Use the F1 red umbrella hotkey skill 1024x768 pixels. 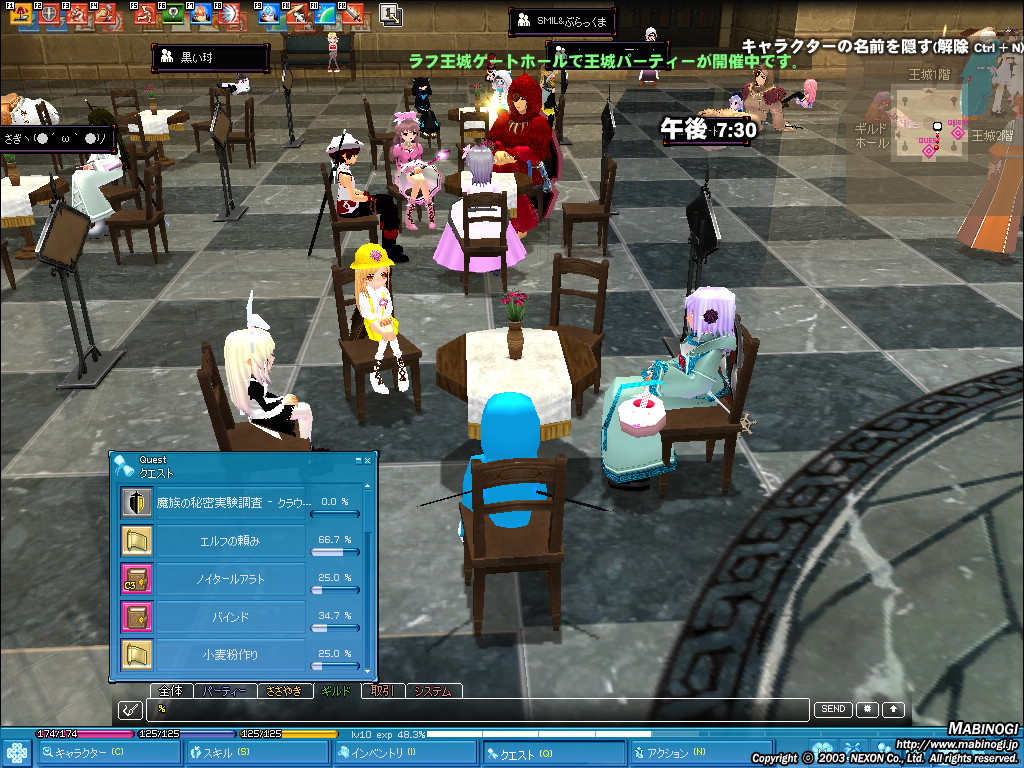pos(20,14)
